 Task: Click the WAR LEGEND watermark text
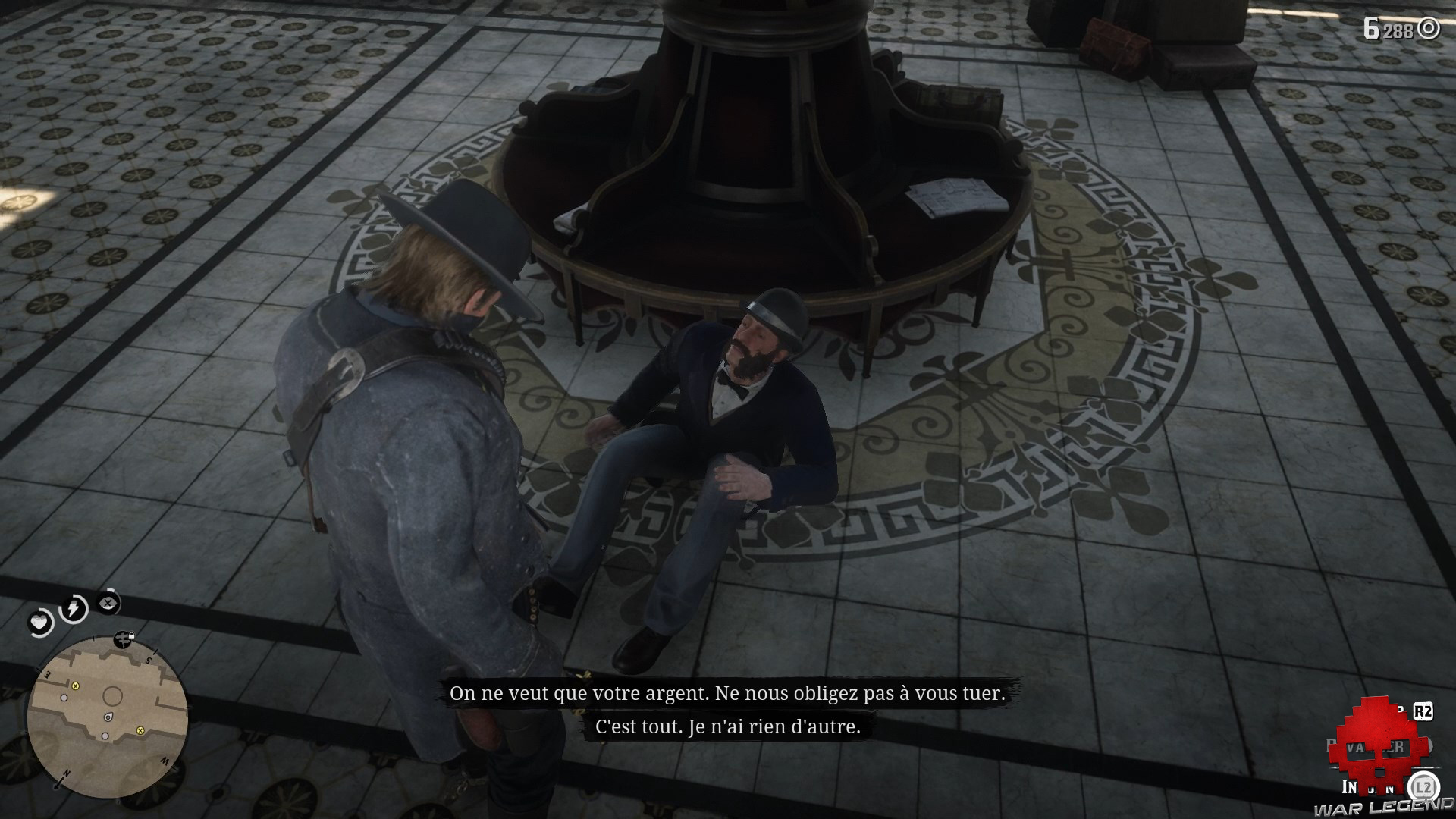point(1382,807)
